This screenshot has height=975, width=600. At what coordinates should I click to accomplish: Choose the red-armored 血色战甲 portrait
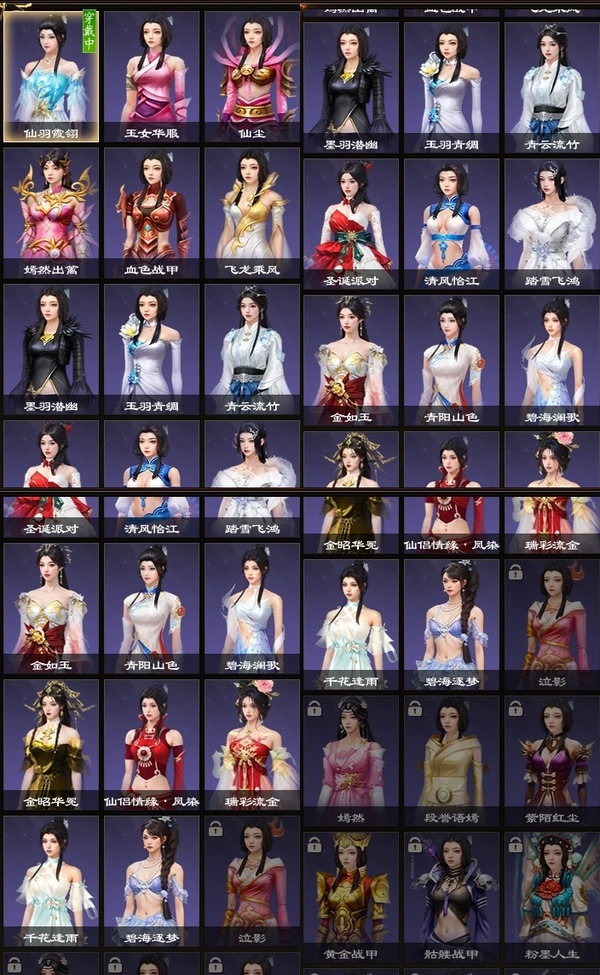click(152, 212)
